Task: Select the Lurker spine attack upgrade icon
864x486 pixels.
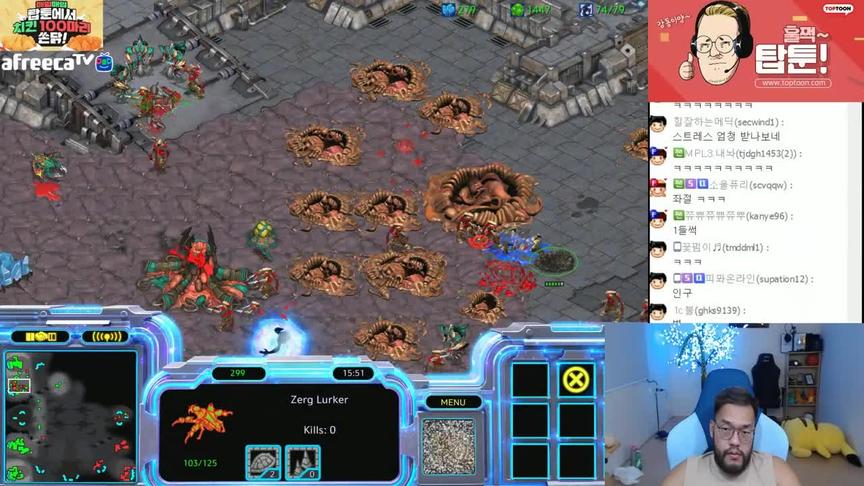Action: [x=302, y=461]
